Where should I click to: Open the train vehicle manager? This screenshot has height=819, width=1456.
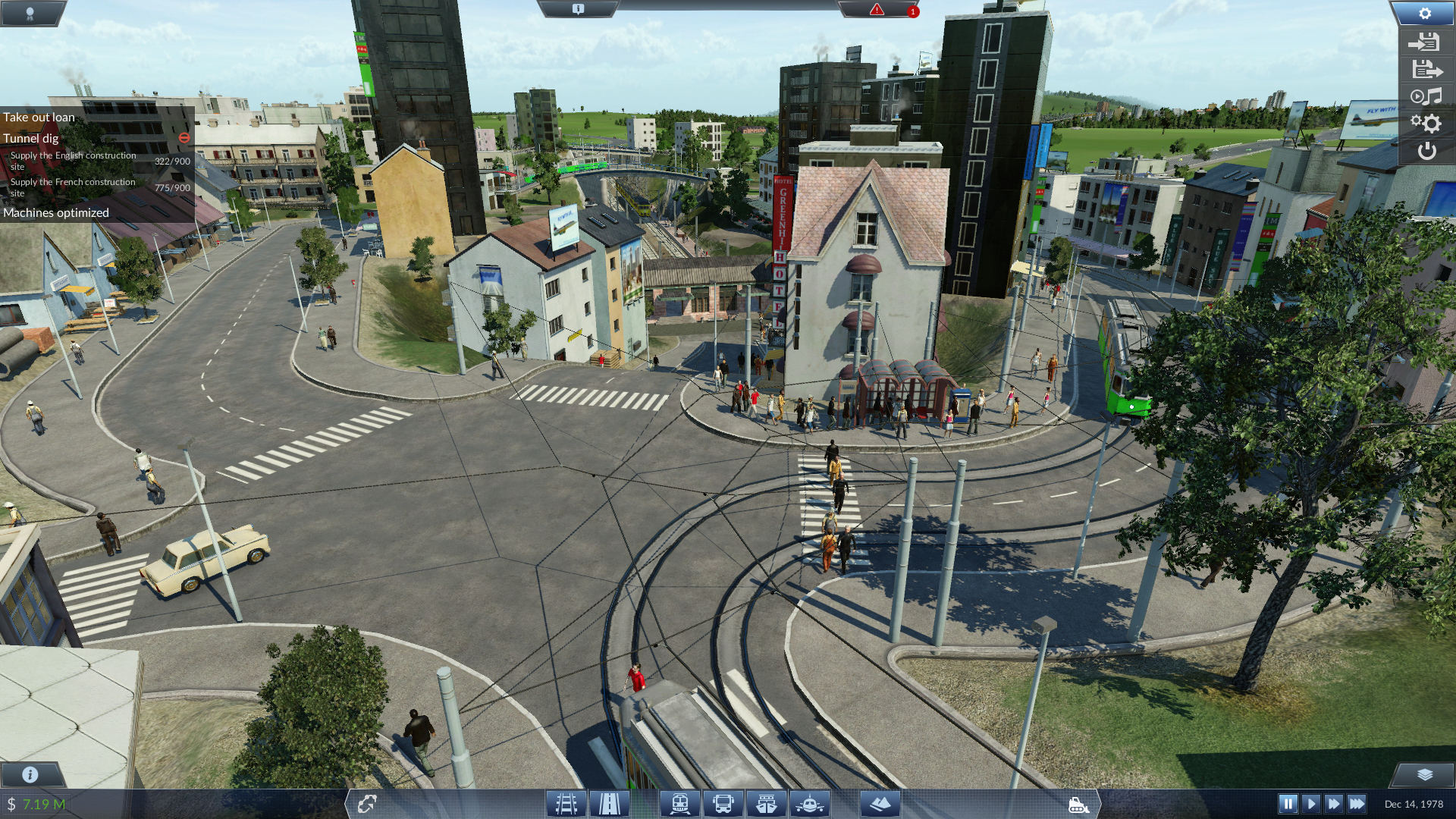(679, 804)
